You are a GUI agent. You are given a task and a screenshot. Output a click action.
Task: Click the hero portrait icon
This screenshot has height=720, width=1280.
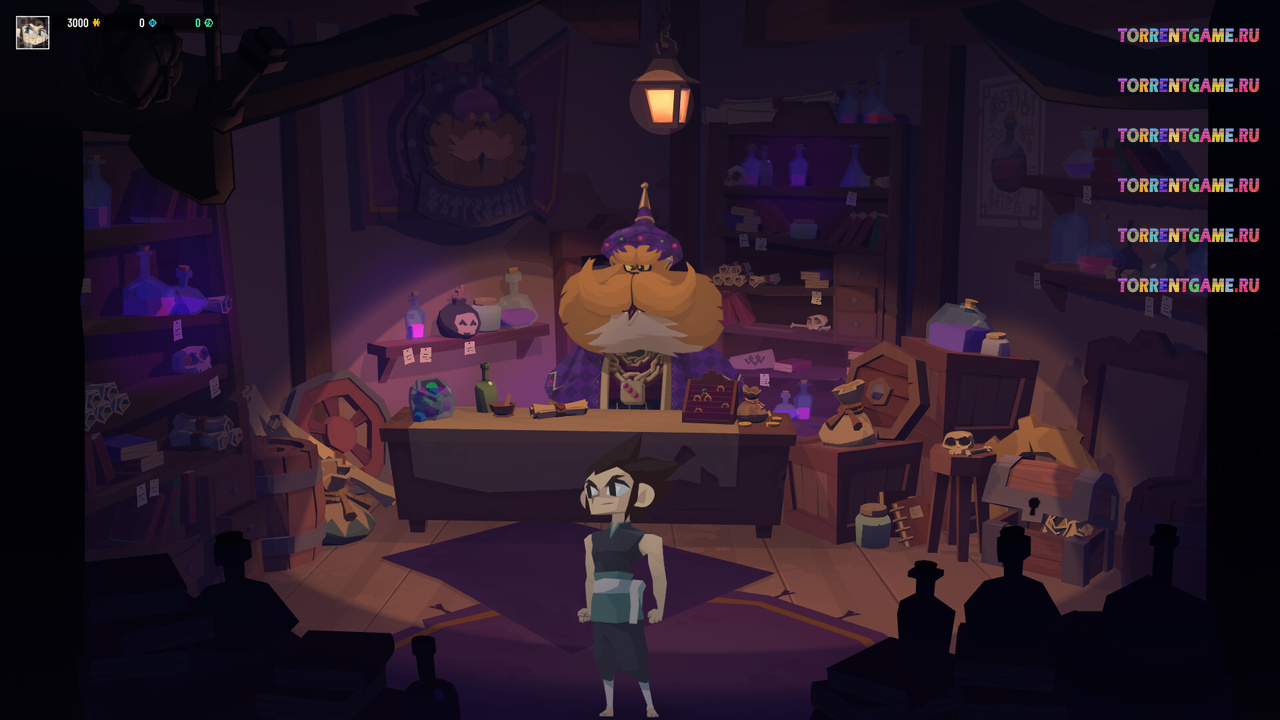[32, 32]
